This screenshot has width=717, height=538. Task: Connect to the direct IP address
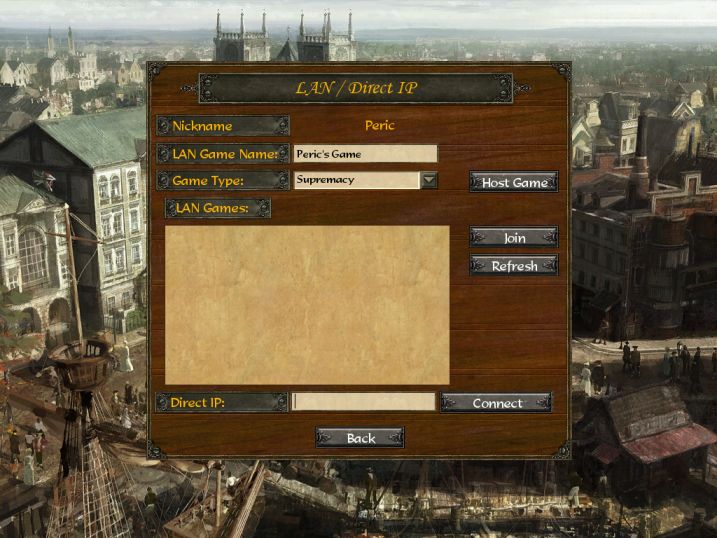tap(497, 403)
